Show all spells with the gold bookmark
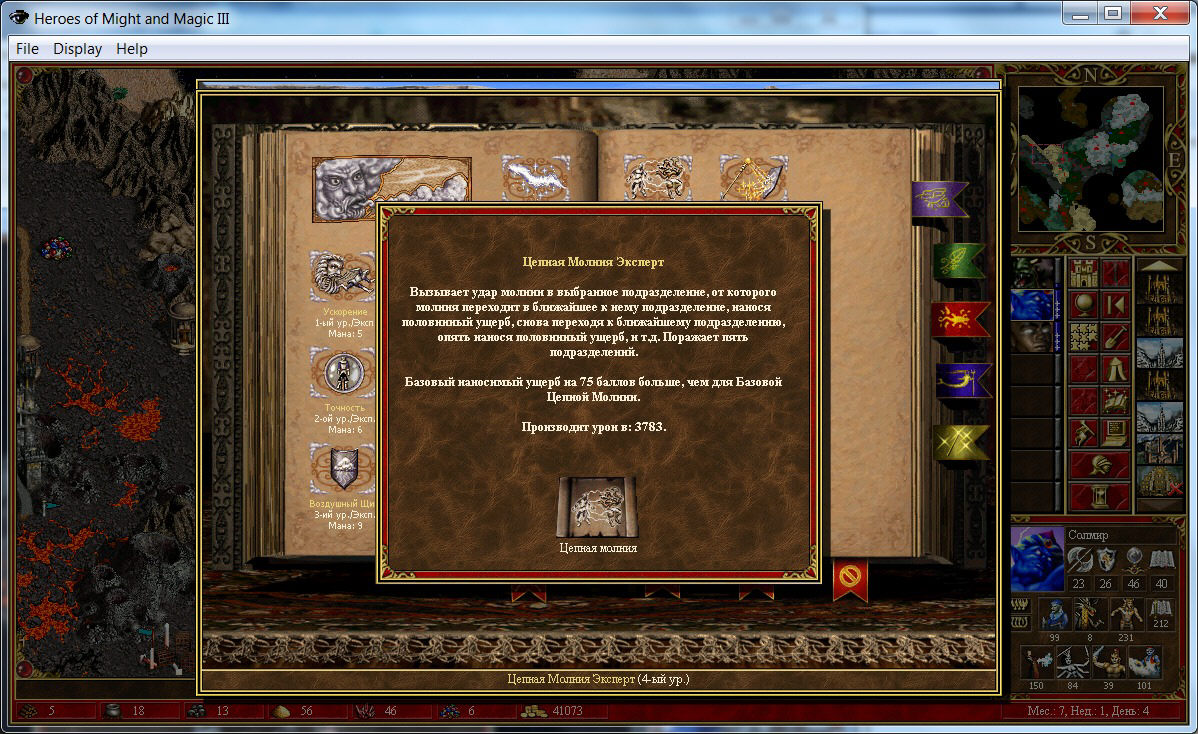 (x=960, y=441)
